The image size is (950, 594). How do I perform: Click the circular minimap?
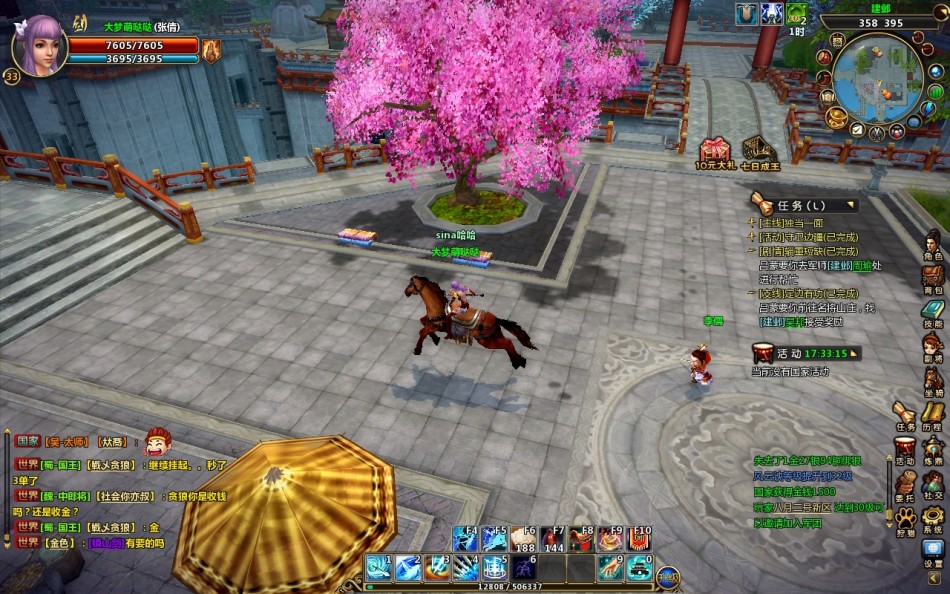tap(878, 78)
